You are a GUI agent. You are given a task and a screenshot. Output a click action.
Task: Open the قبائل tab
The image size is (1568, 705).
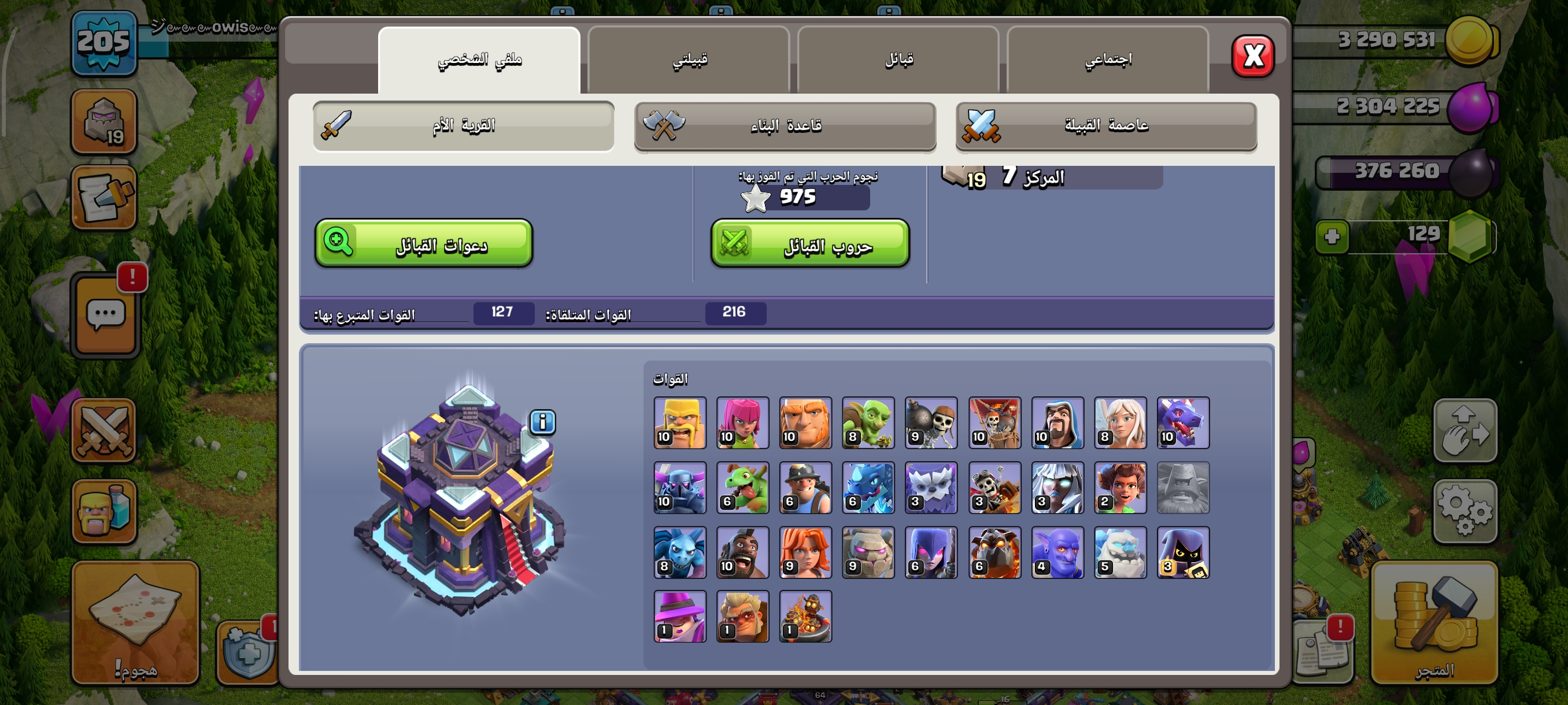898,60
